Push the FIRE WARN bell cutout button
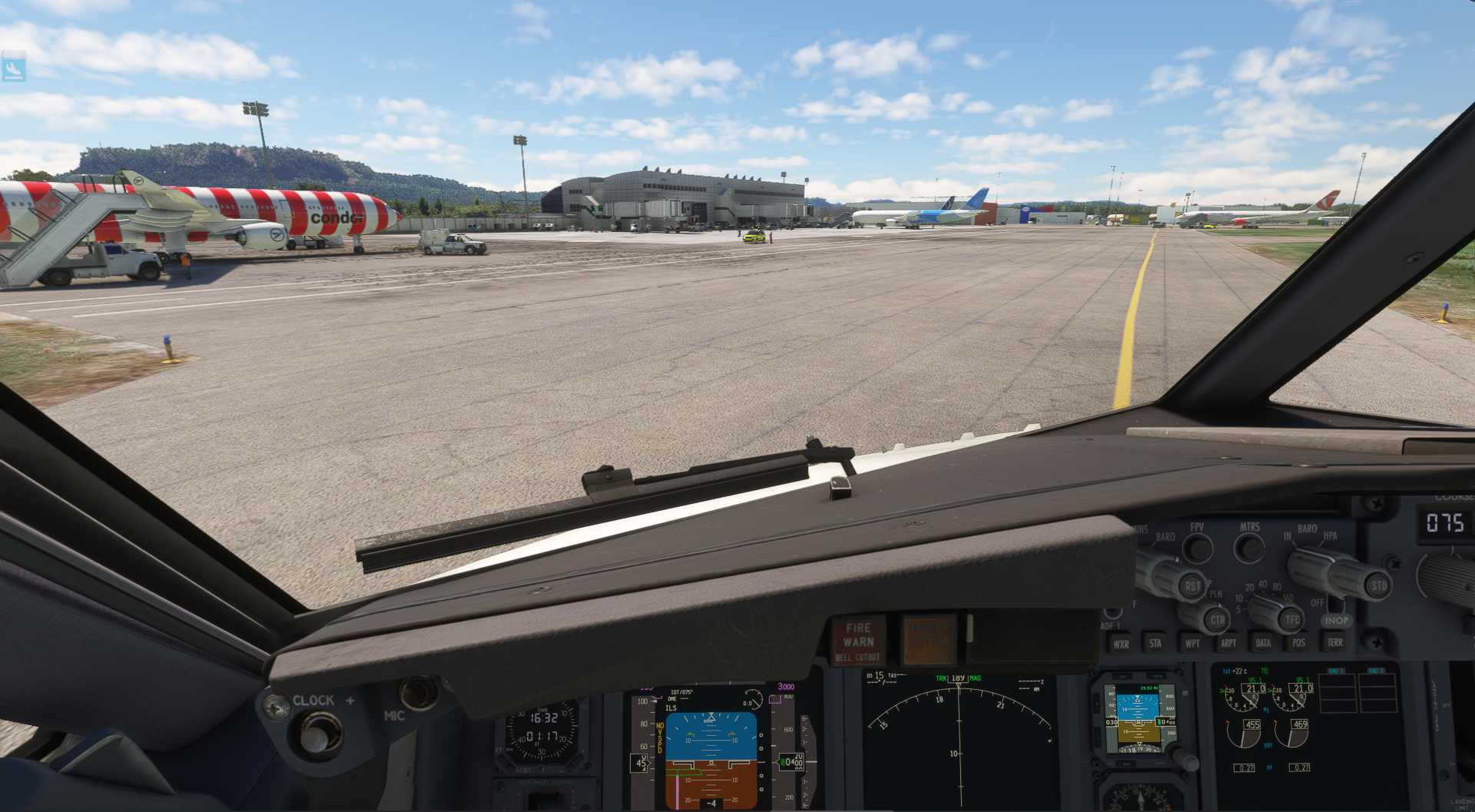1475x812 pixels. (858, 641)
